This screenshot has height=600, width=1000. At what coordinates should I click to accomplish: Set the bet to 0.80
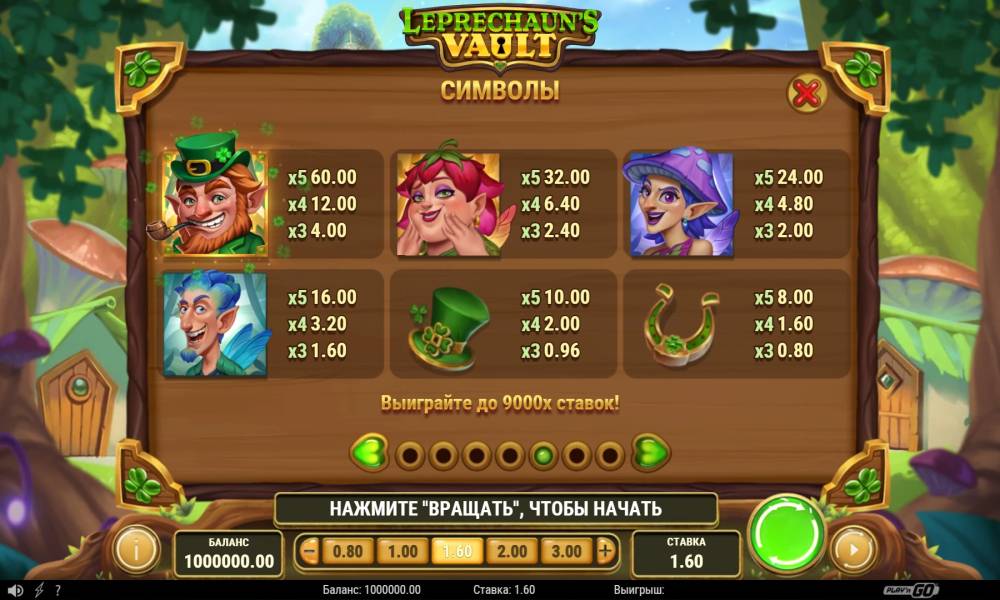tap(347, 550)
